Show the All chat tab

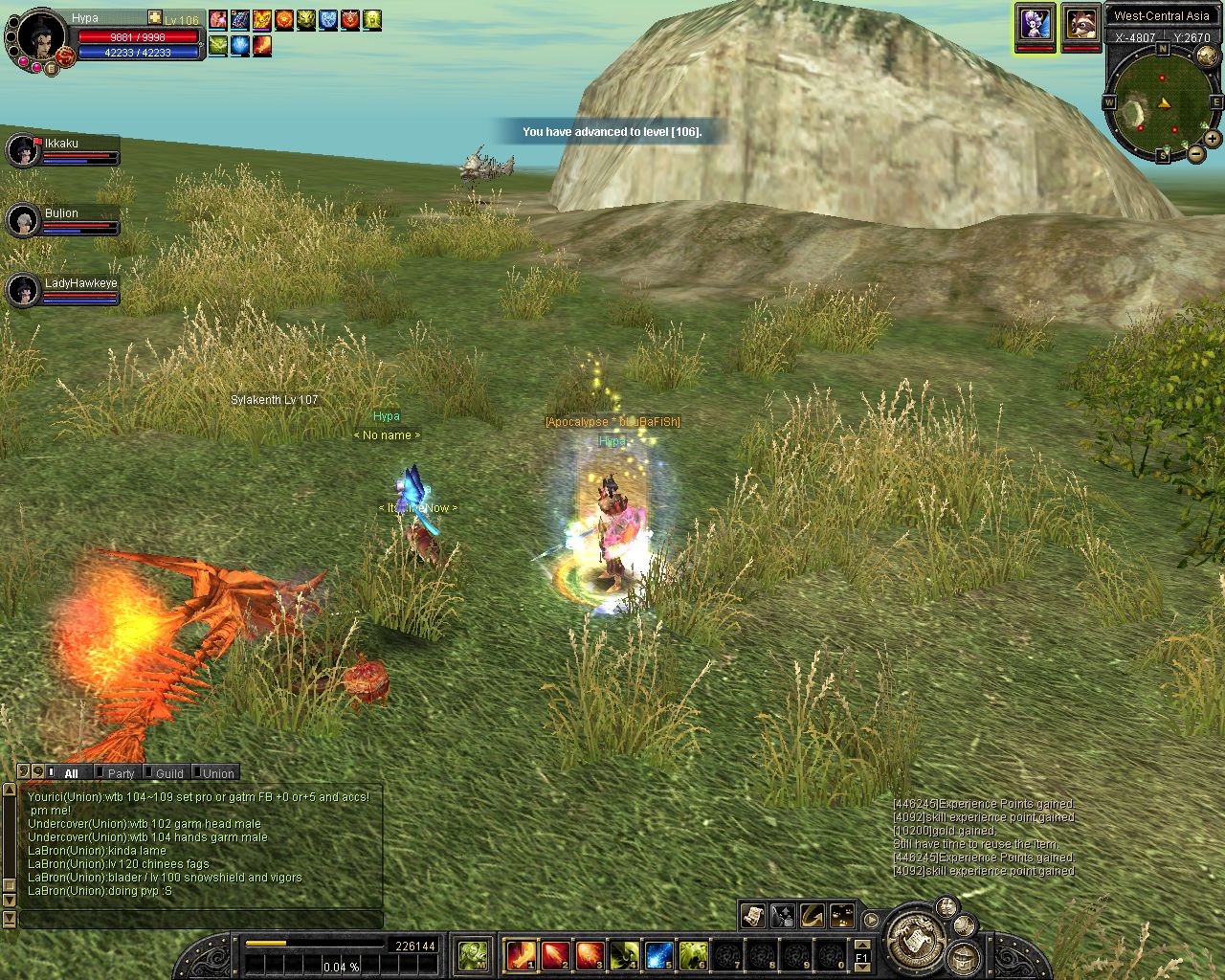(71, 773)
